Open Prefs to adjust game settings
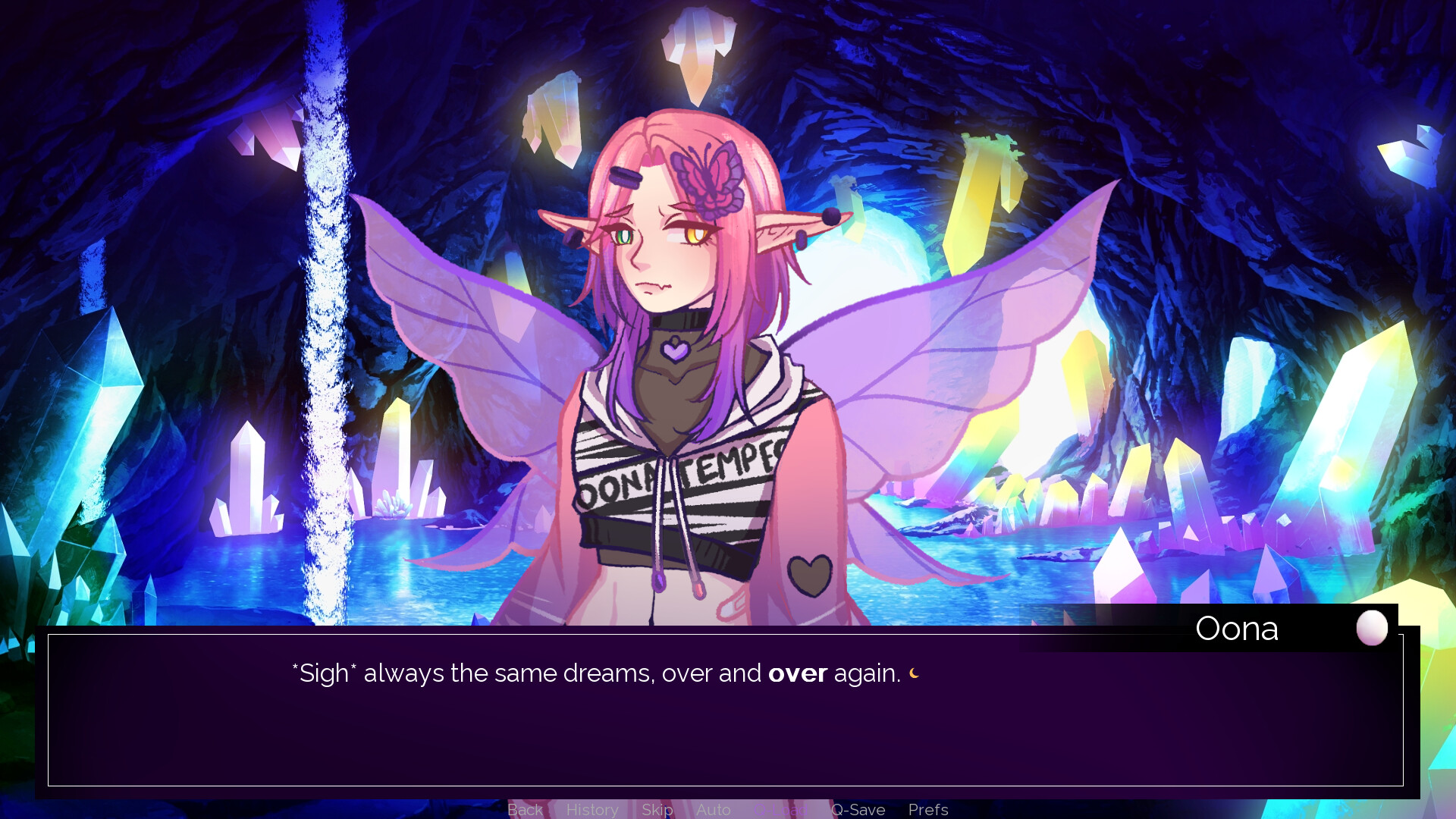Screen dimensions: 1456x819 (928, 810)
